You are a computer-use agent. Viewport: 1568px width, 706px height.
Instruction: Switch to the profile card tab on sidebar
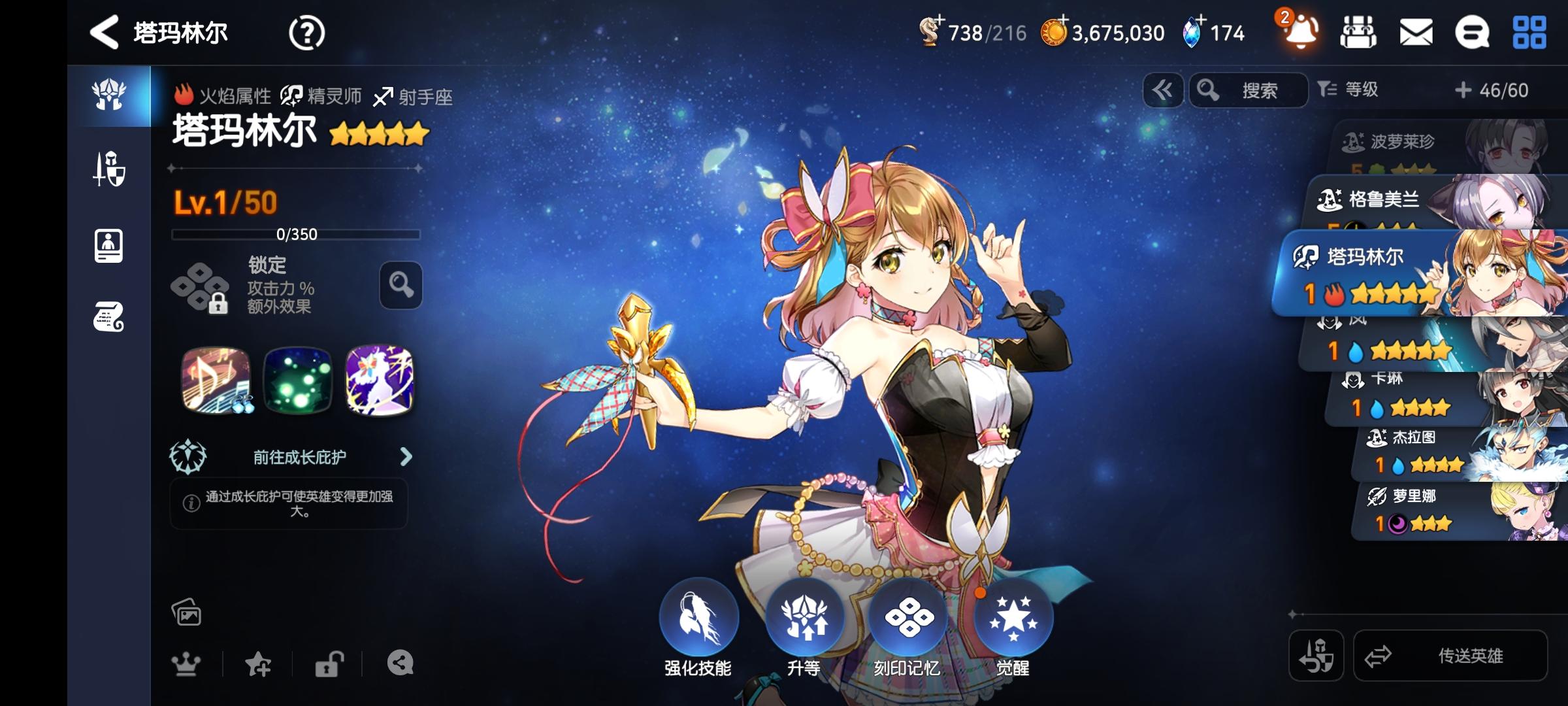coord(110,244)
